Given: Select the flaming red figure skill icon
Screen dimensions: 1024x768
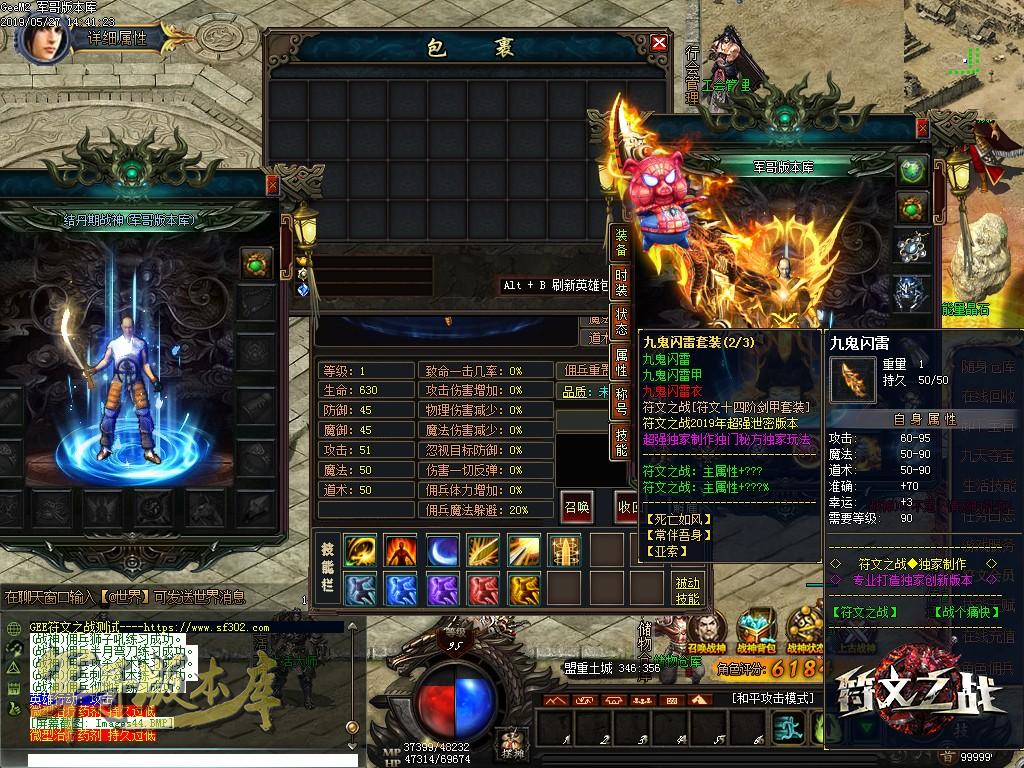Looking at the screenshot, I should coord(402,551).
